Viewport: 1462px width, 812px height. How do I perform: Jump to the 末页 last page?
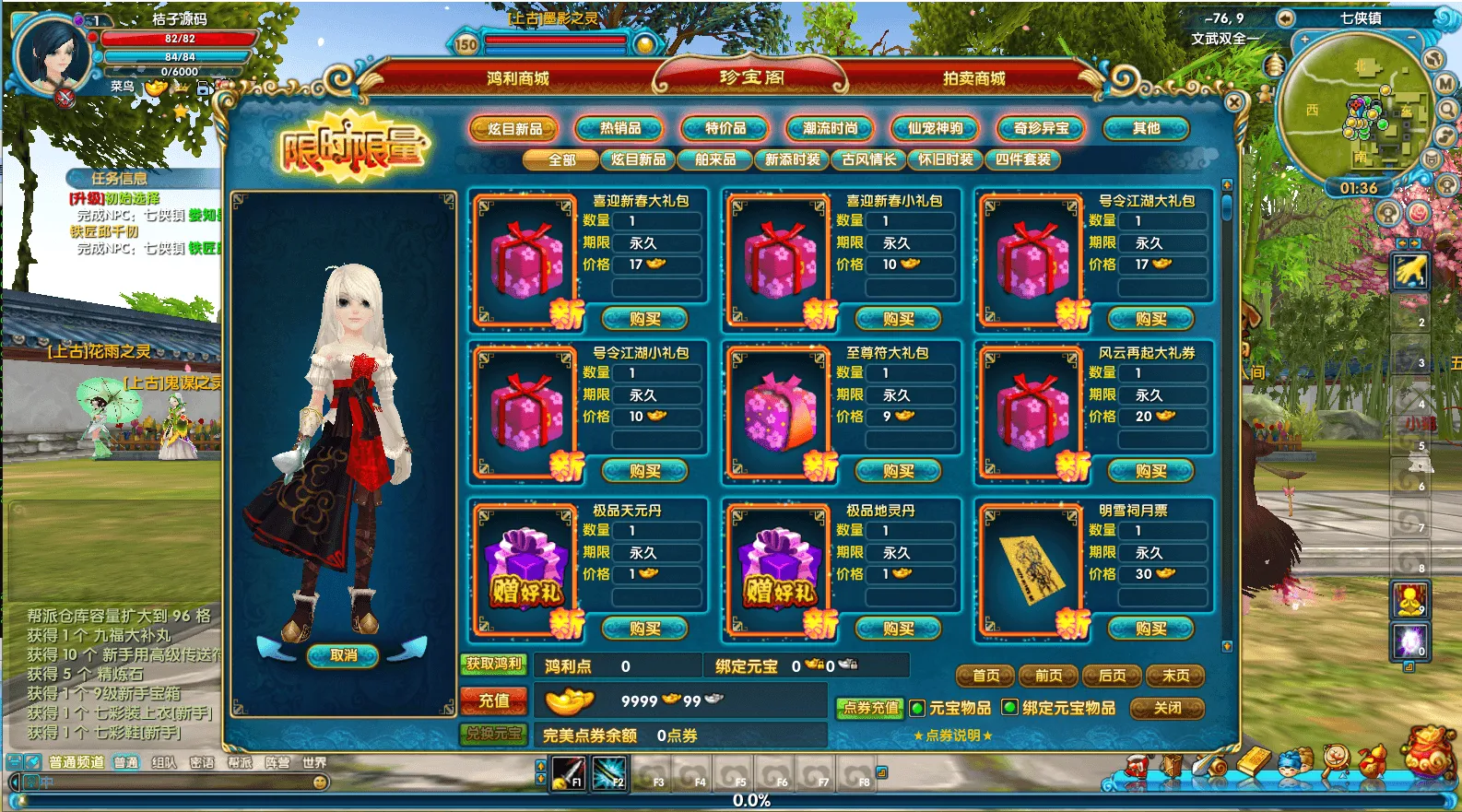1175,676
